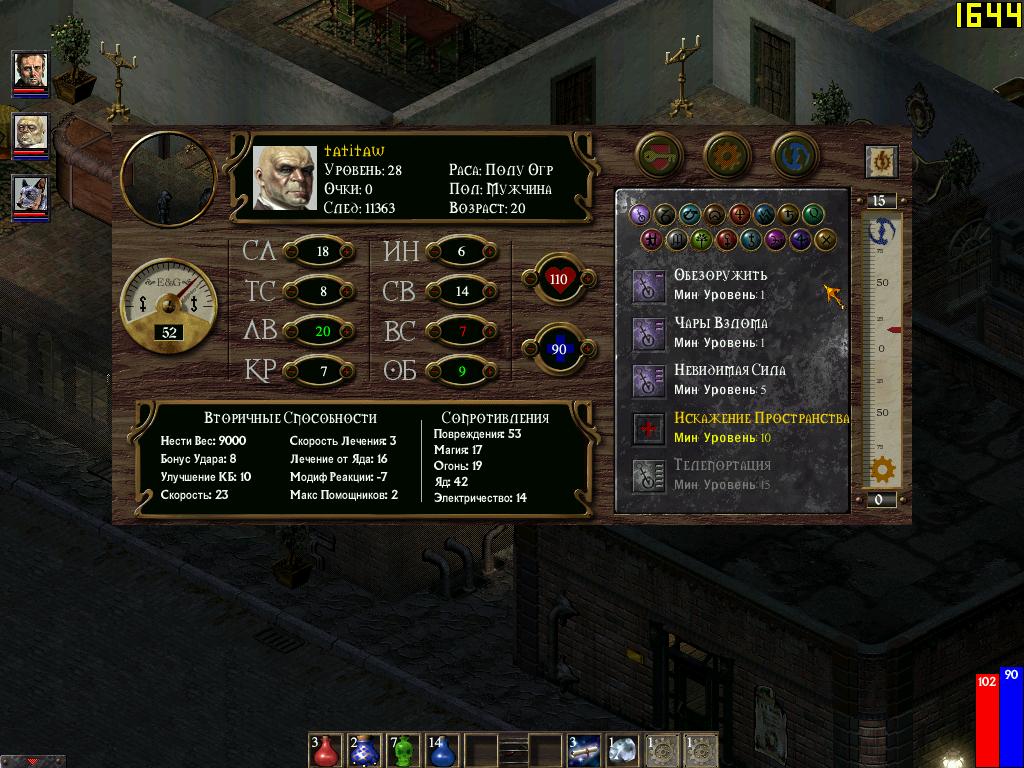Switch to the technology gear tab
The width and height of the screenshot is (1024, 768).
click(727, 155)
